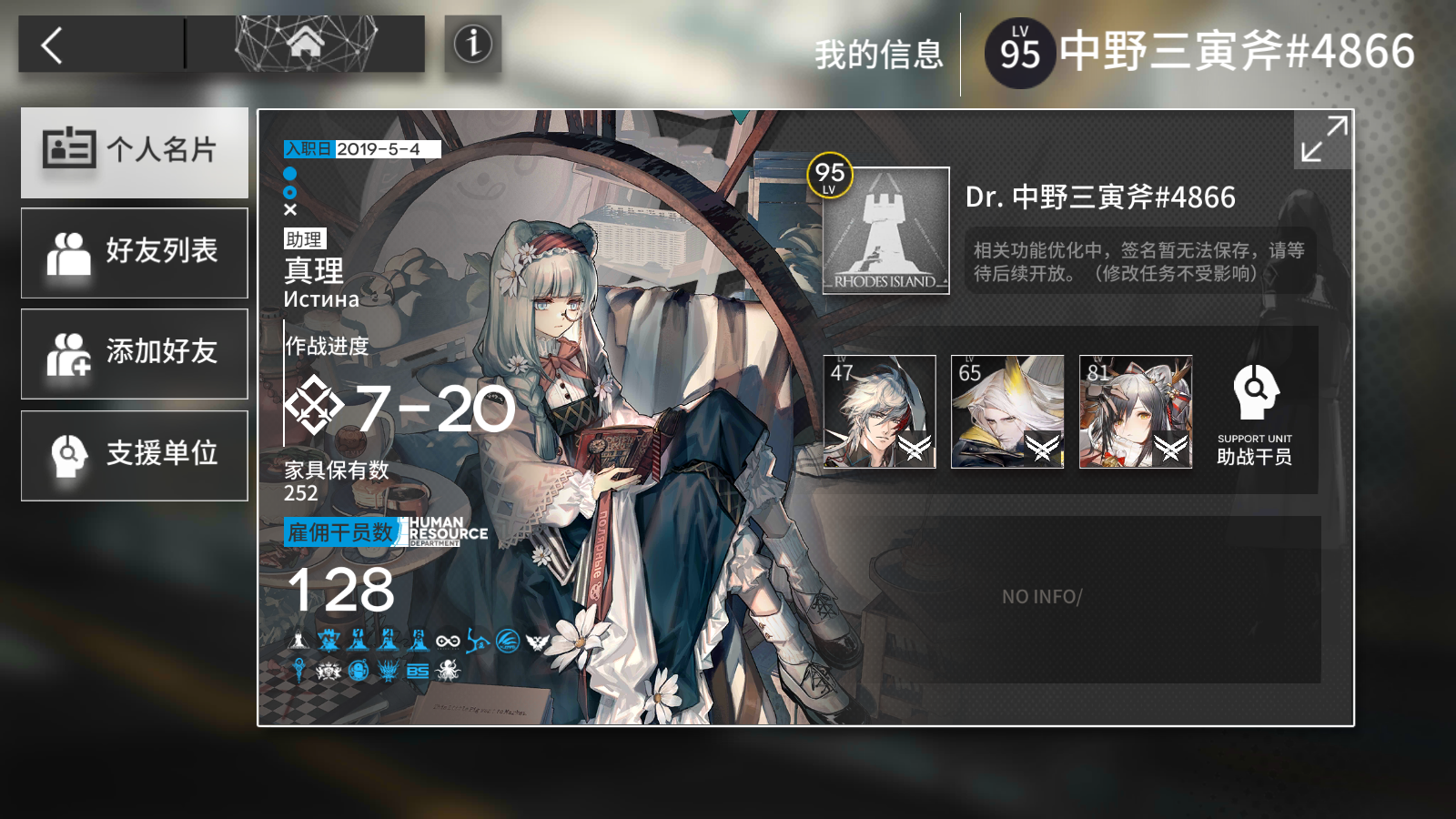Click the BS medal icon
The image size is (1456, 819).
point(418,672)
